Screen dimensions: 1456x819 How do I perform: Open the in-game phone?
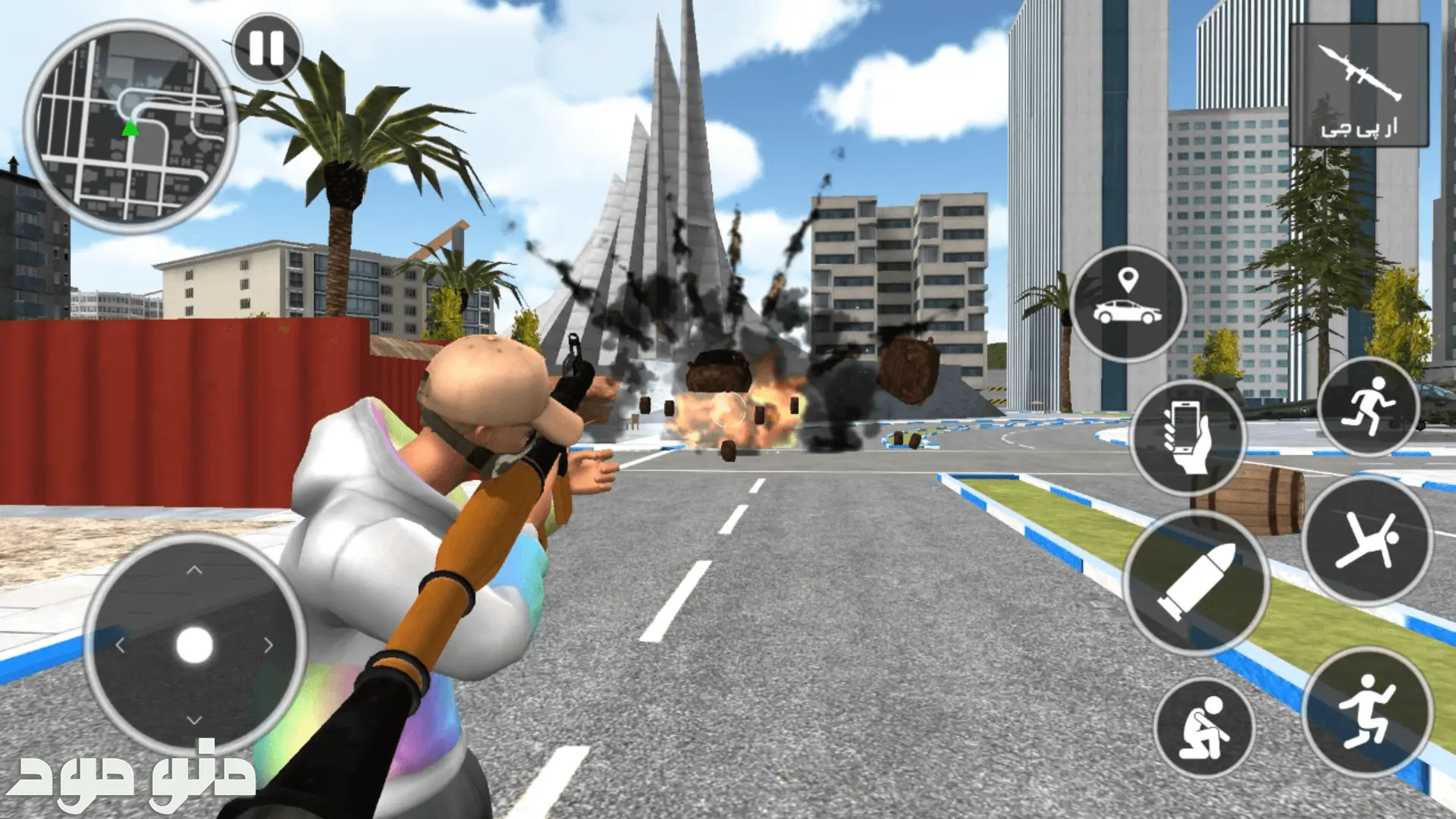(x=1187, y=437)
